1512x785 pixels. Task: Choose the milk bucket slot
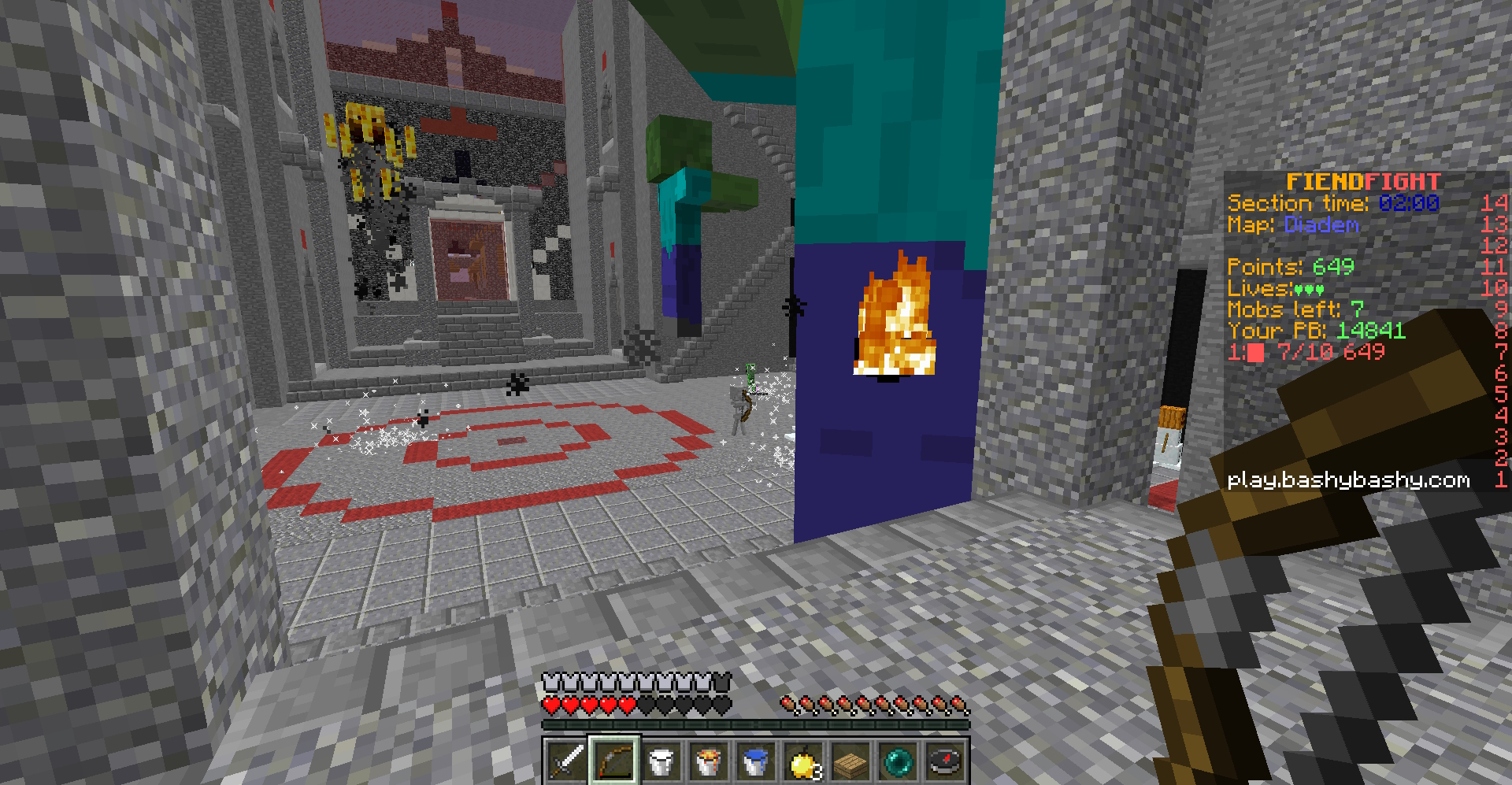(661, 761)
